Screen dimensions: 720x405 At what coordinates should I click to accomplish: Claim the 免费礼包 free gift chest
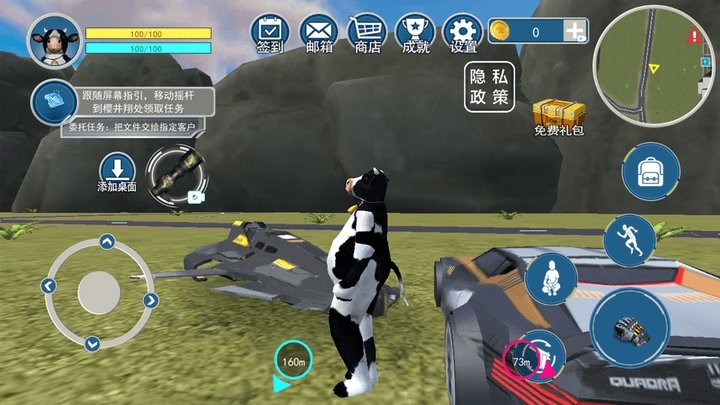[558, 117]
